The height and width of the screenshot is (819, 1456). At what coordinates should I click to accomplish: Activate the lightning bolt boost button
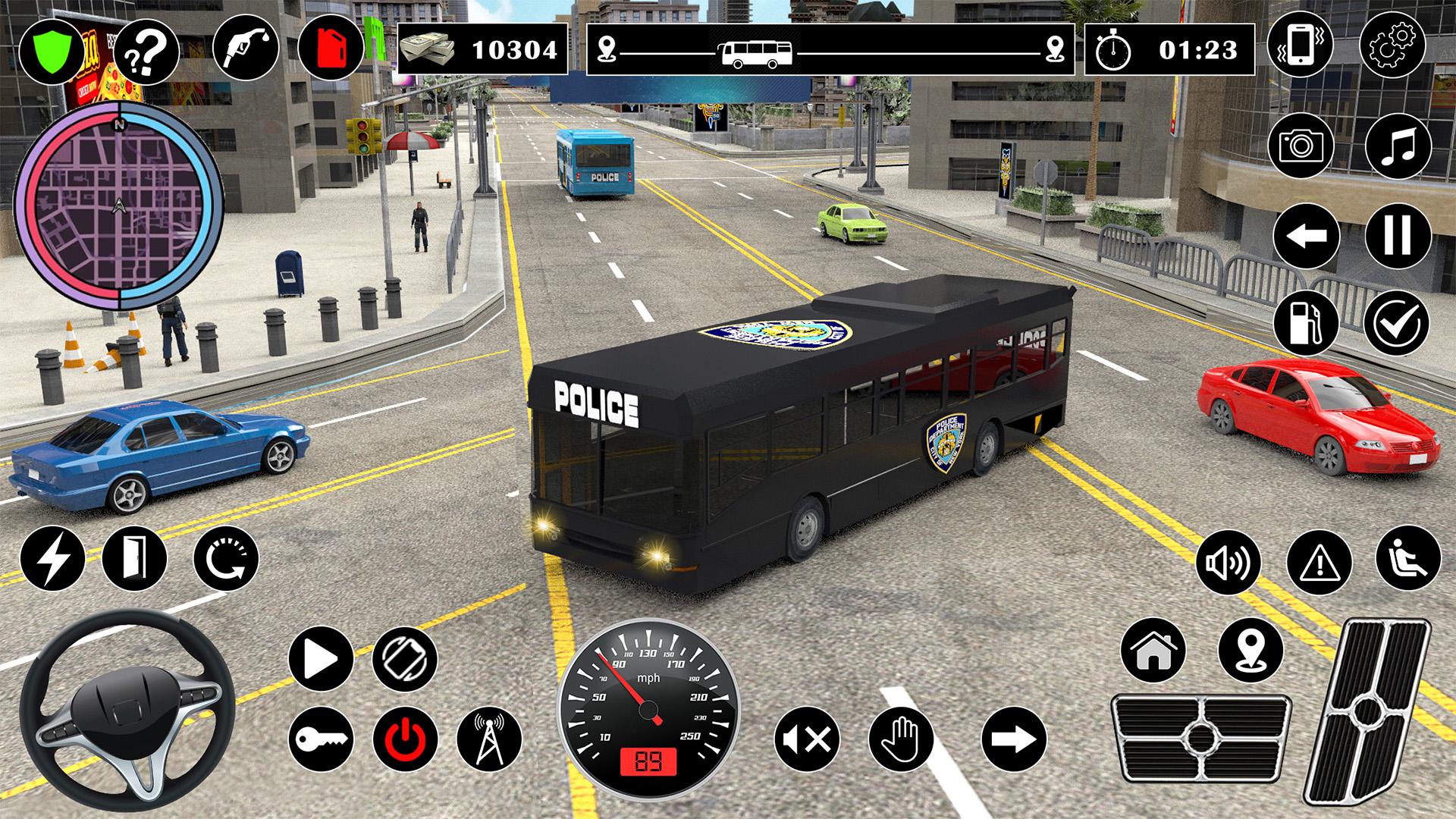pyautogui.click(x=52, y=558)
